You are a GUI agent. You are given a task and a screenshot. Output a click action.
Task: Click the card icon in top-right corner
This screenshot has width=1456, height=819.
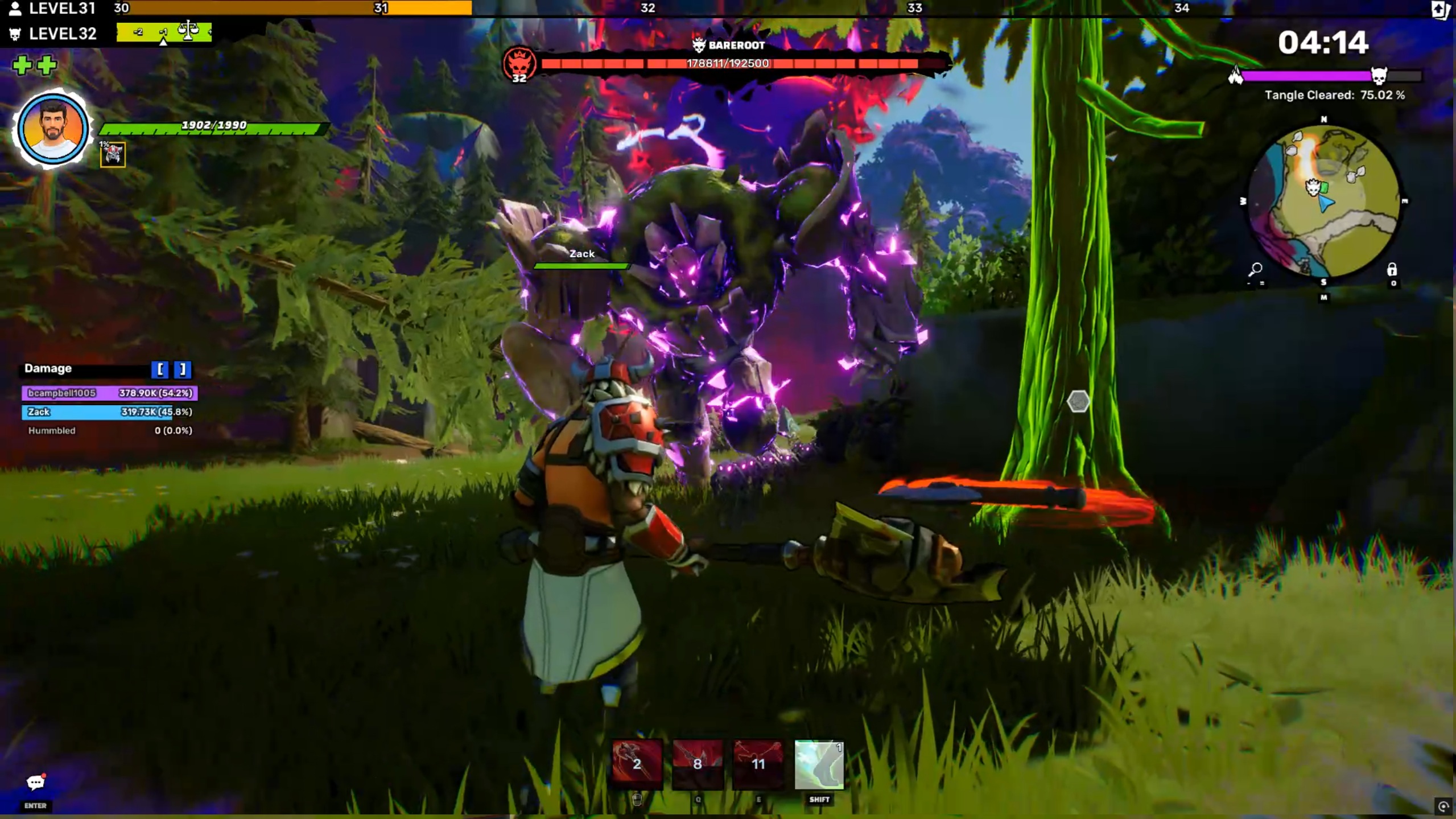(1440, 9)
